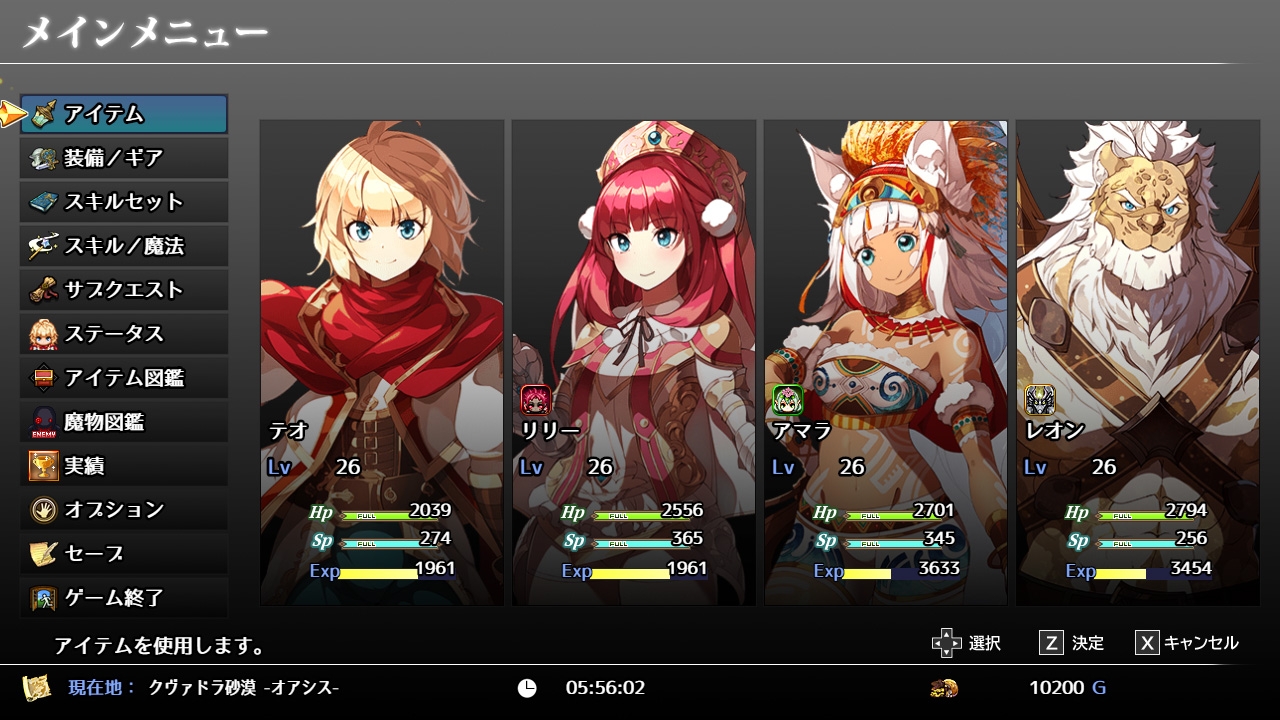
Task: Open the 魔物図鑑 bestiary
Action: (x=124, y=422)
